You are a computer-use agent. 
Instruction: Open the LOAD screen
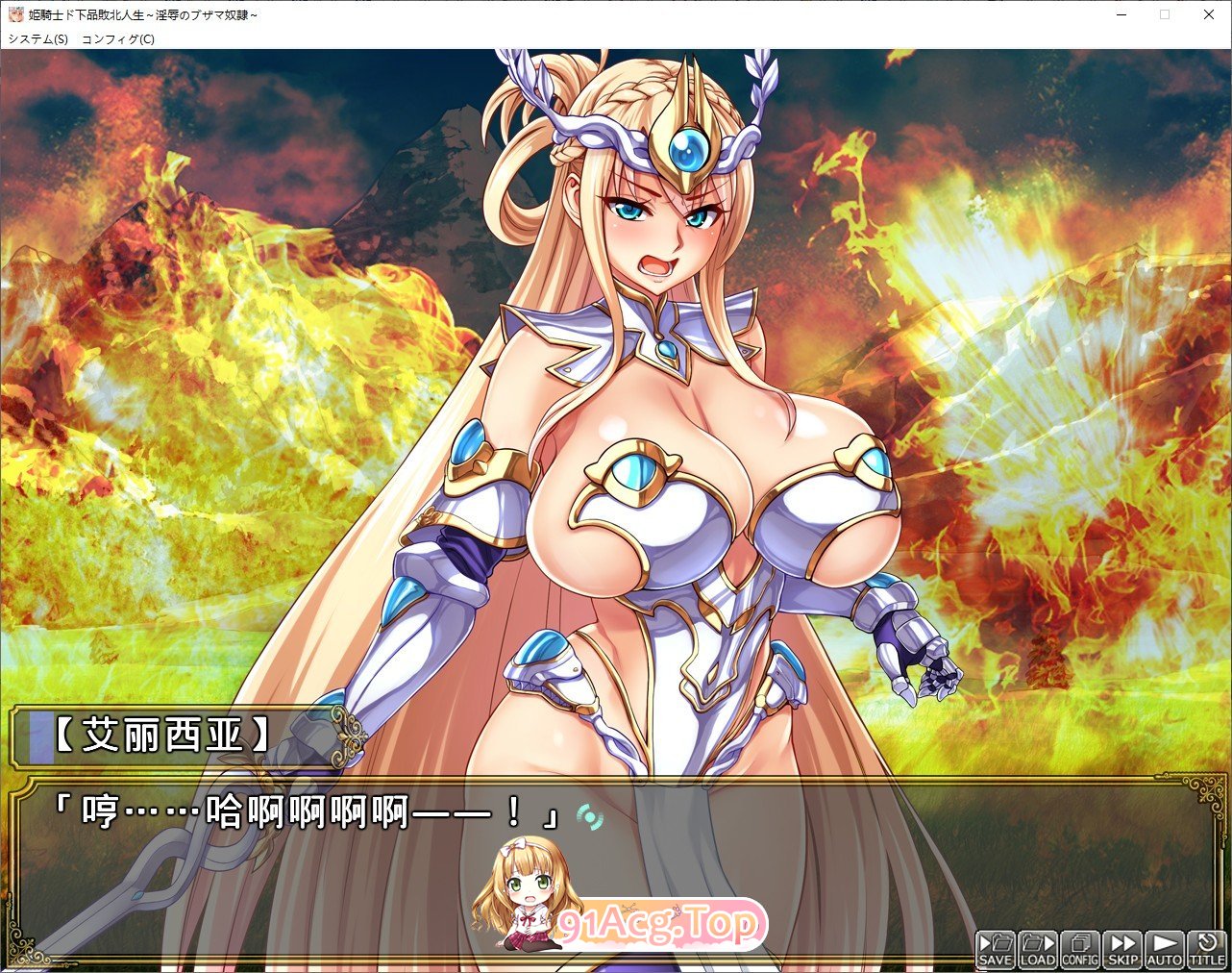pyautogui.click(x=1036, y=950)
